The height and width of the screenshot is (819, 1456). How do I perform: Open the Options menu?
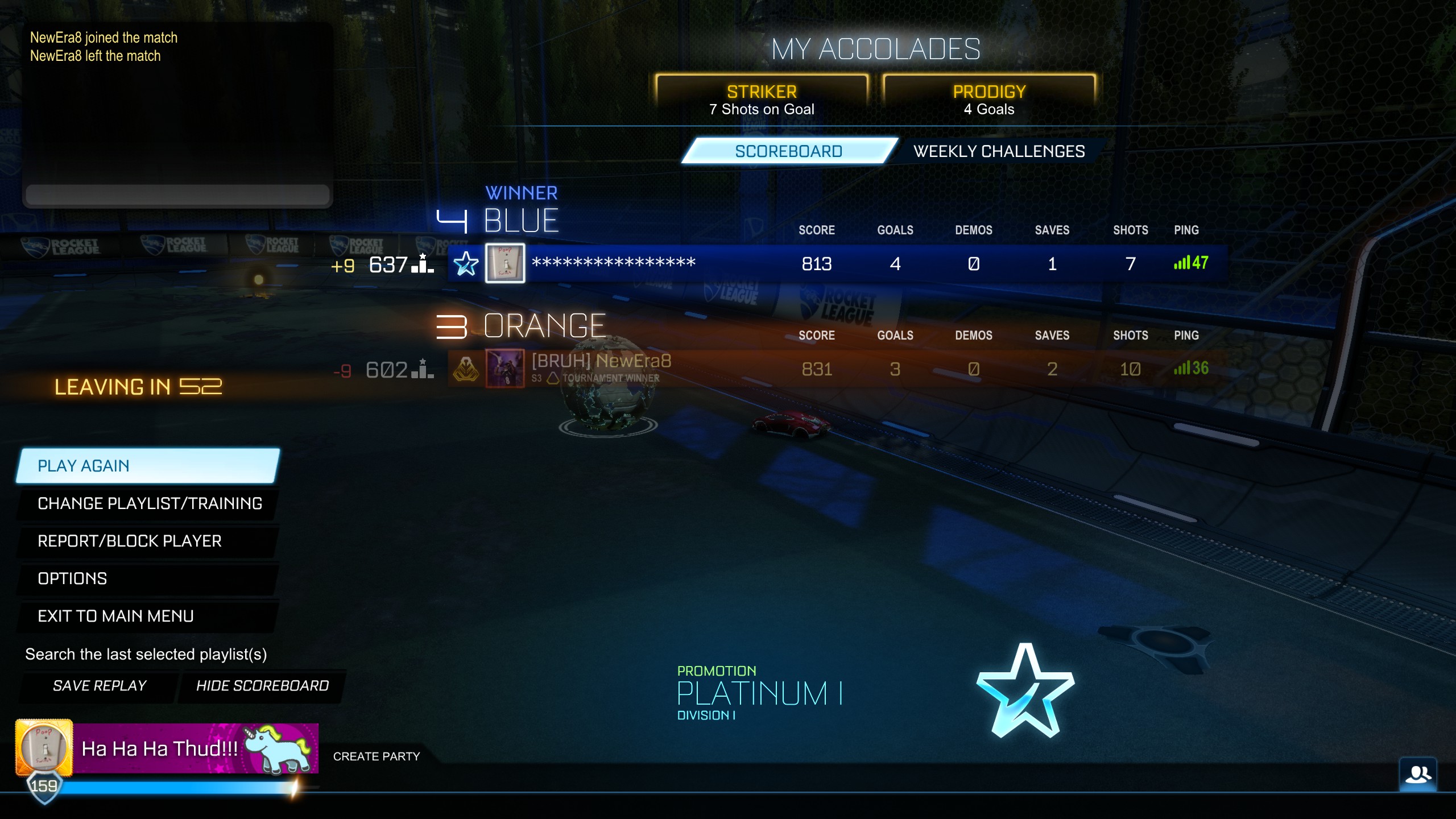click(148, 578)
